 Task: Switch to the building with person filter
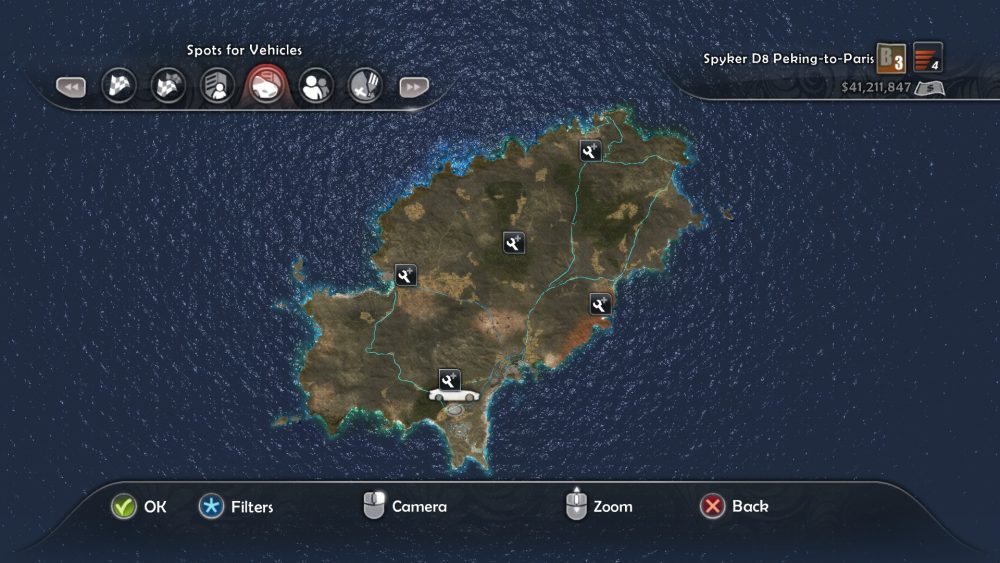coord(217,87)
